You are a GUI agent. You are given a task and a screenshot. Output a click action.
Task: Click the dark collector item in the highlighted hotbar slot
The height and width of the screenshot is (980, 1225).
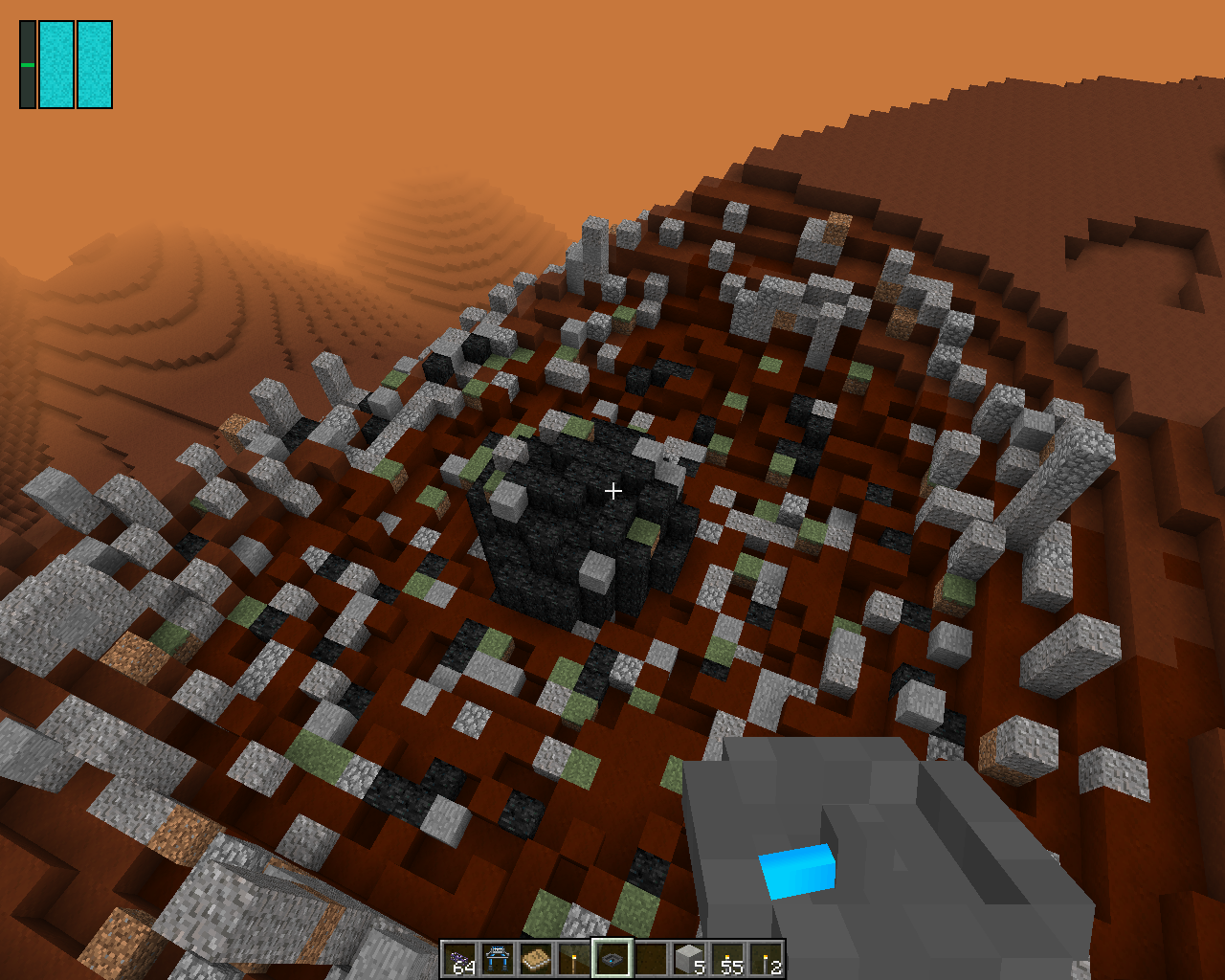pyautogui.click(x=611, y=960)
